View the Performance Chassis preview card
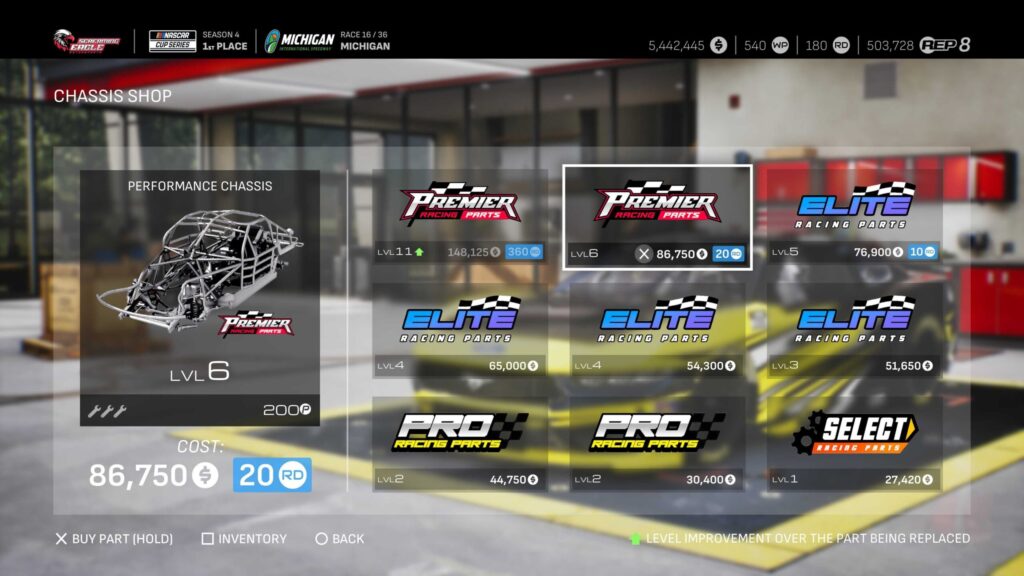The height and width of the screenshot is (576, 1024). (200, 297)
